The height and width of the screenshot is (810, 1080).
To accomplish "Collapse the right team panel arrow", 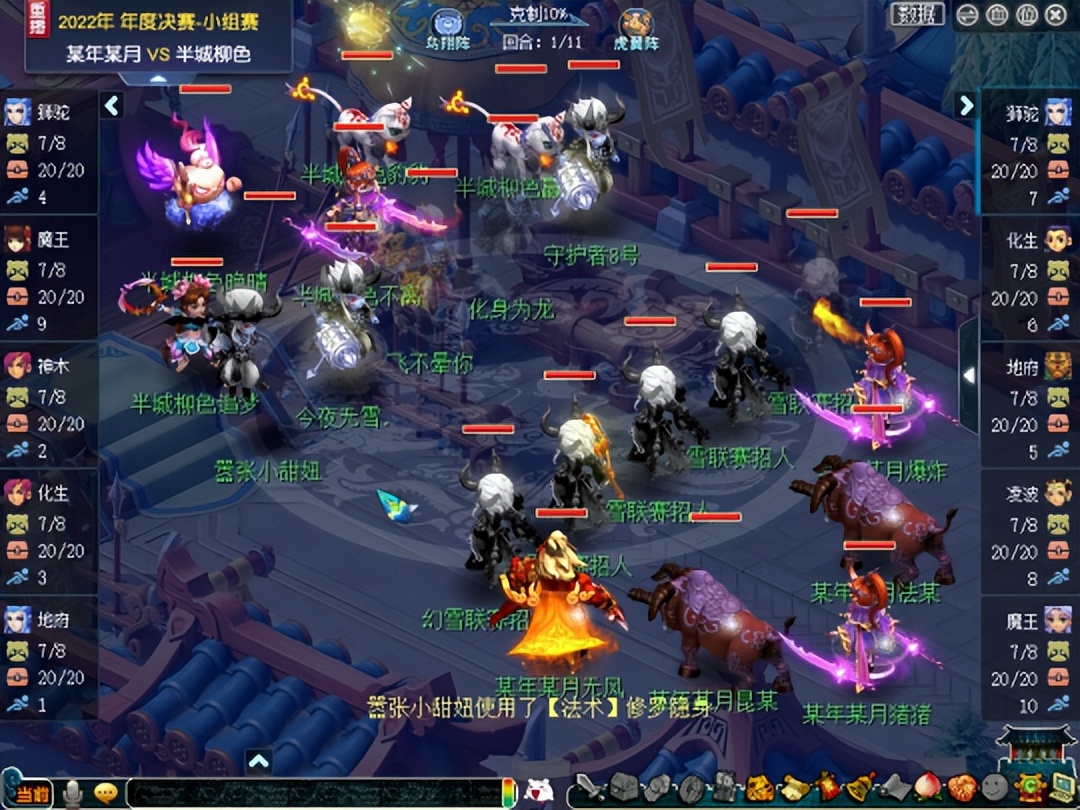I will [x=966, y=105].
